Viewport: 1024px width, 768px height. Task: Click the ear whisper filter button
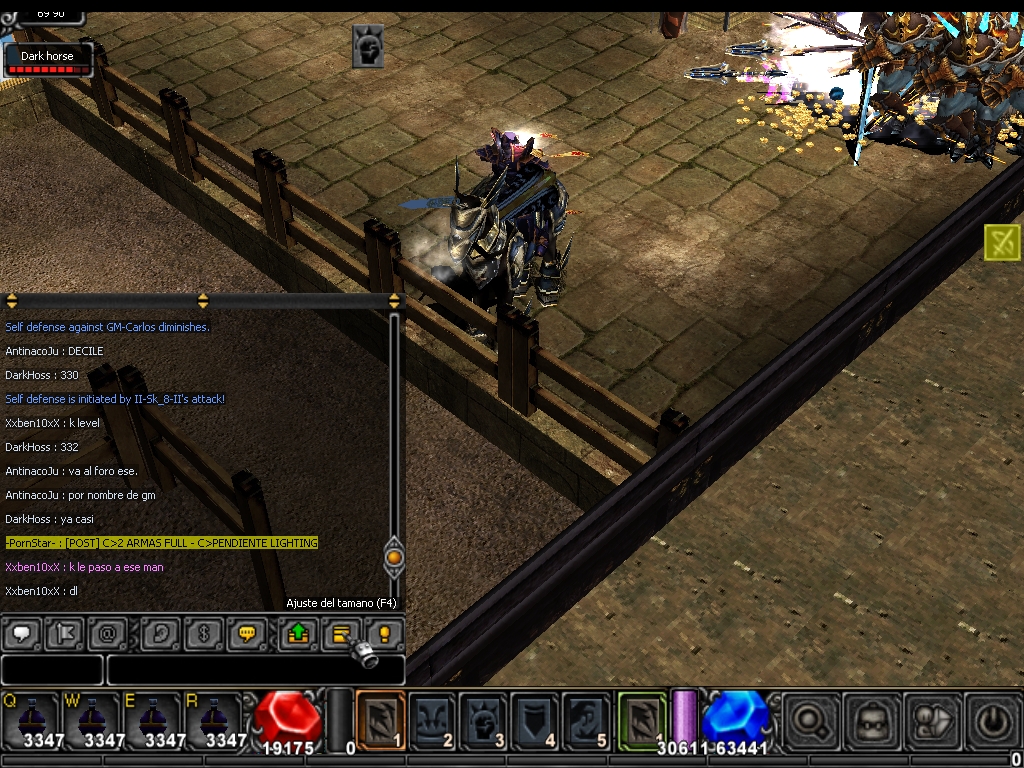pos(159,633)
